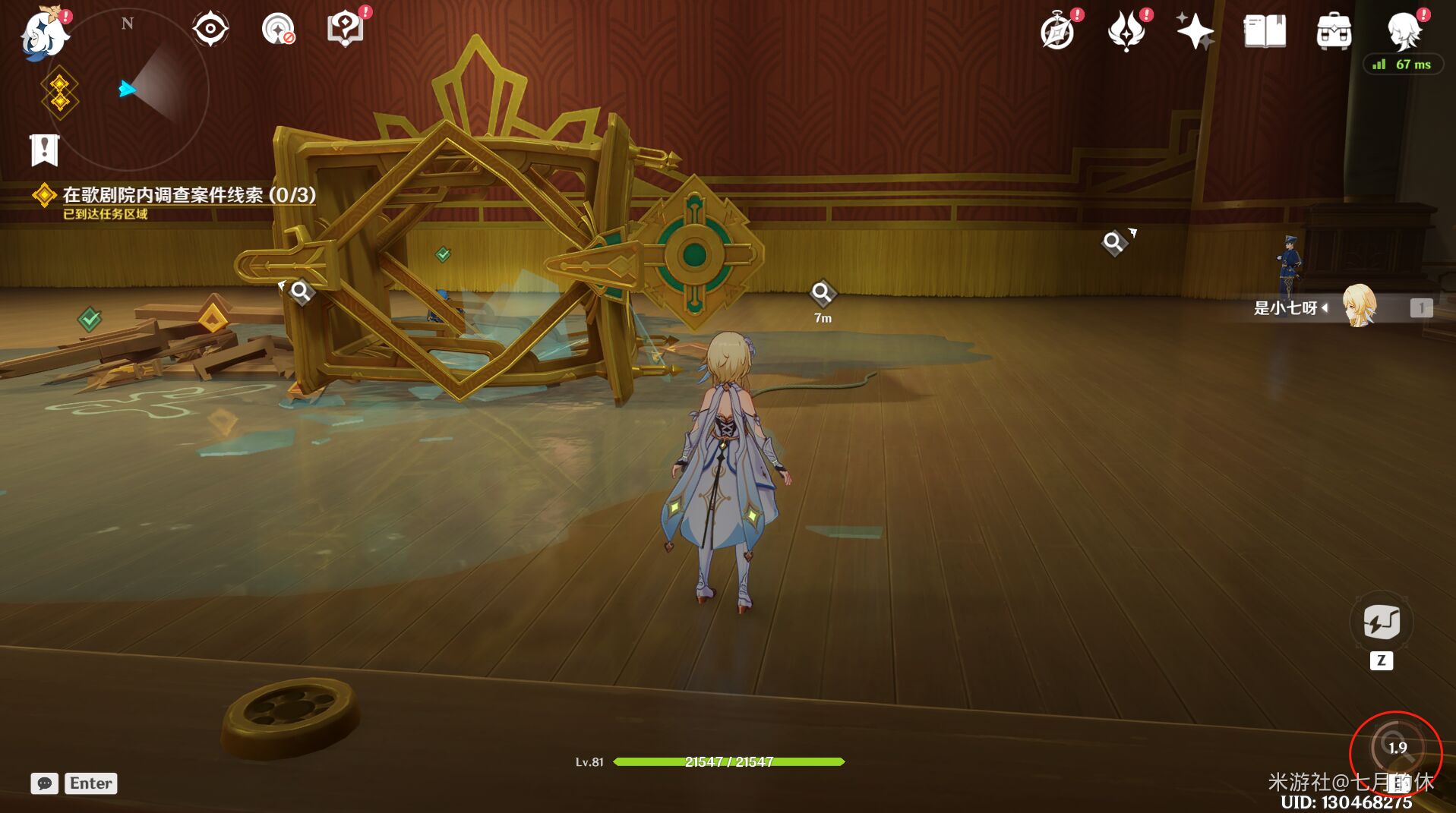Open the backpack inventory
1456x813 pixels.
tap(1333, 32)
